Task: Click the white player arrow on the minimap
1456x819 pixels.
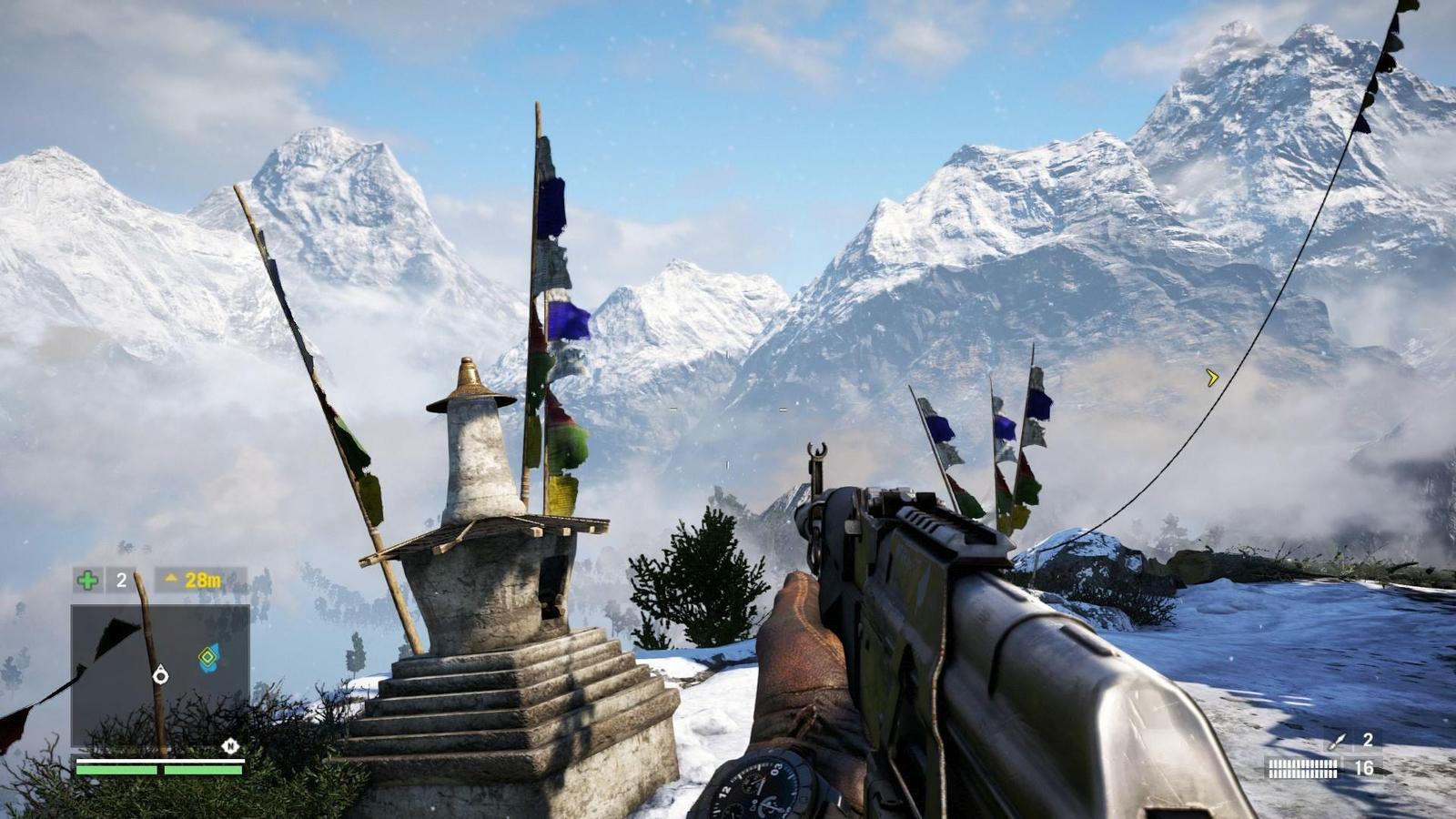Action: (161, 674)
